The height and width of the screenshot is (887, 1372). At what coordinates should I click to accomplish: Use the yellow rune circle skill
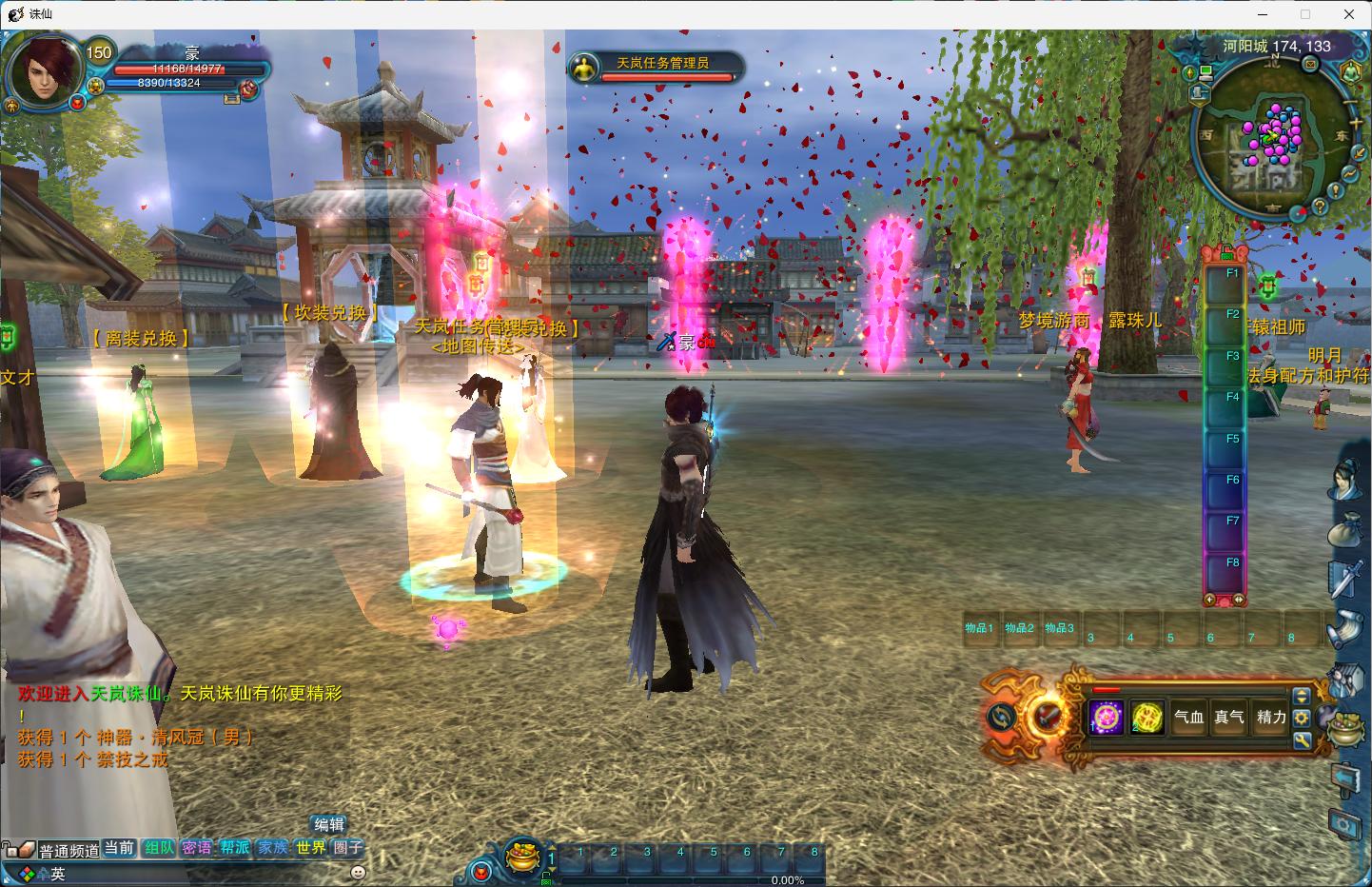[1147, 718]
